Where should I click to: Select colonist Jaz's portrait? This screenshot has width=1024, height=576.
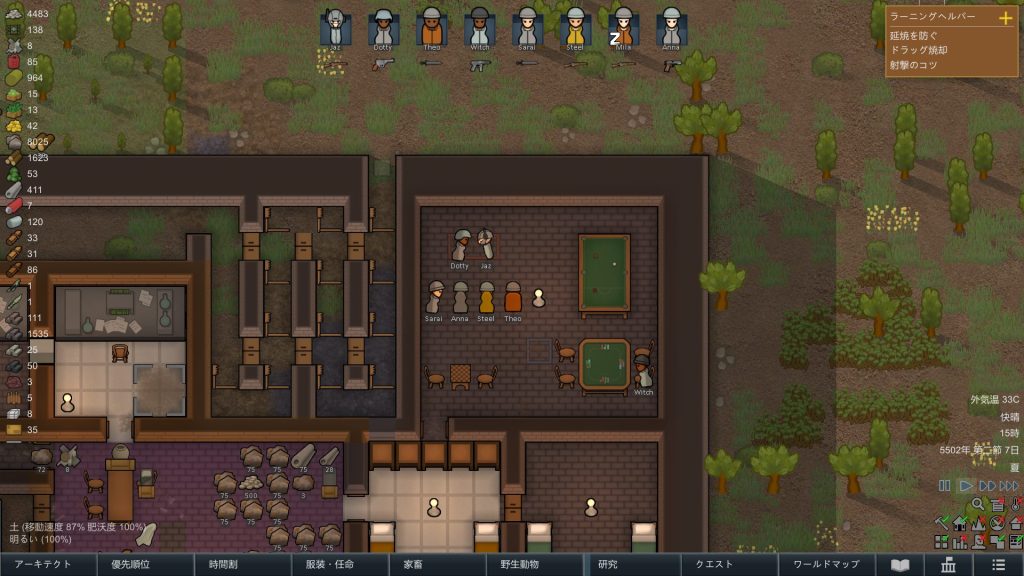pos(335,28)
